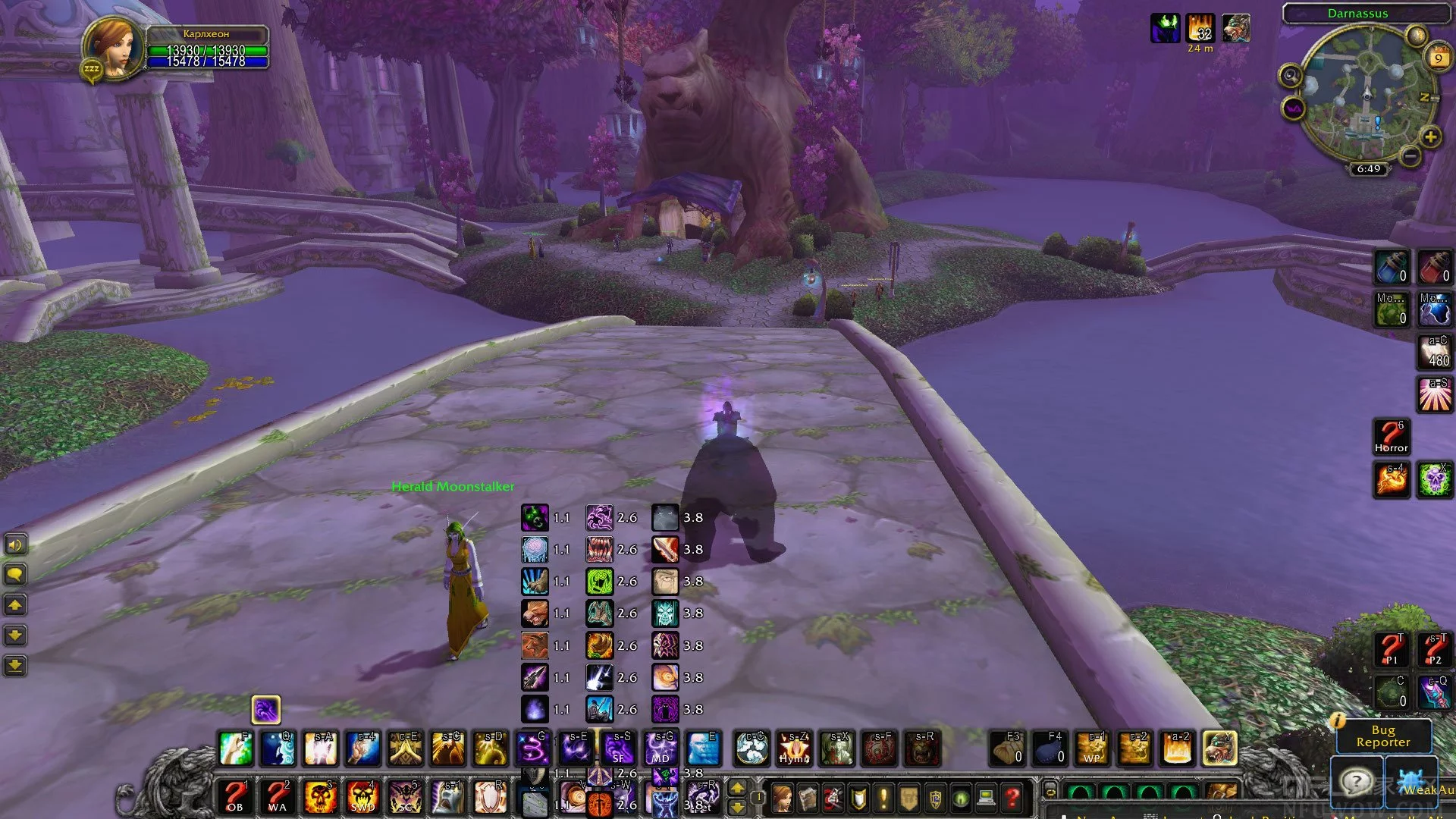This screenshot has width=1456, height=819.
Task: Activate the SF shadow ability
Action: pyautogui.click(x=619, y=748)
